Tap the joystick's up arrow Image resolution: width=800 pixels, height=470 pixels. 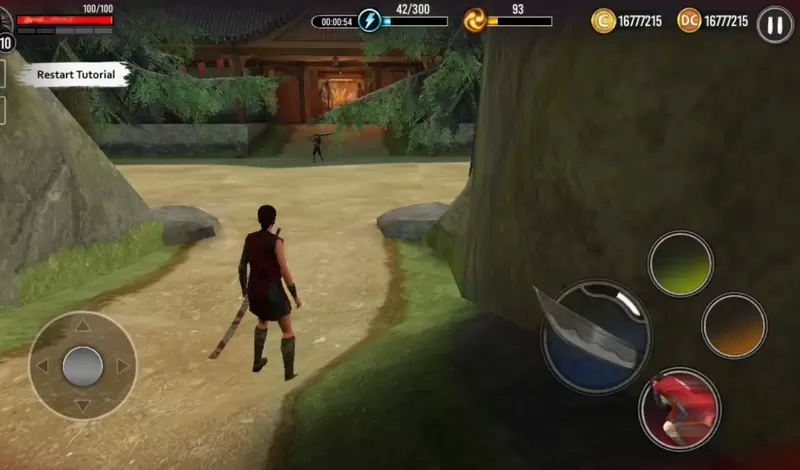(83, 325)
